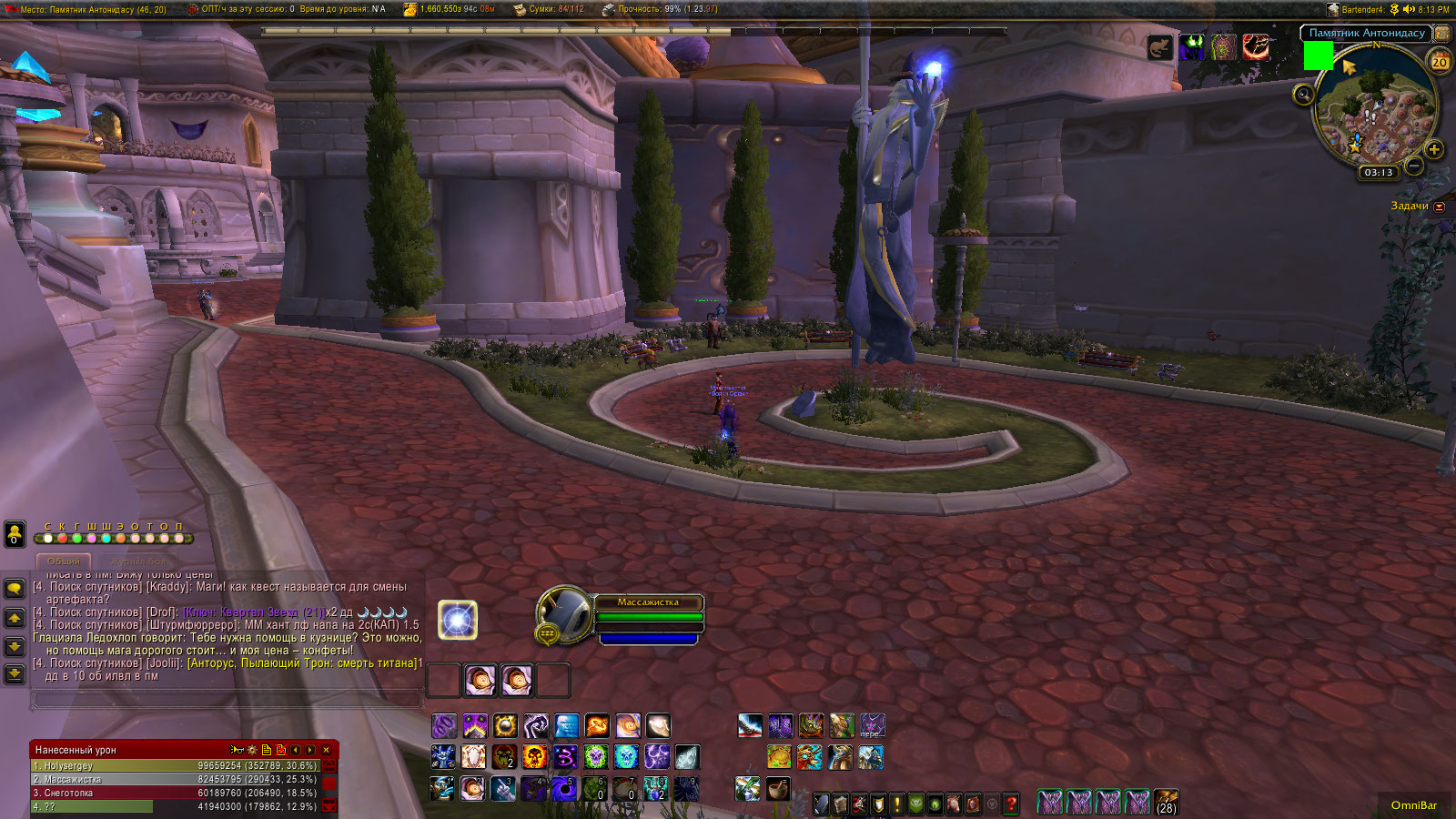
Task: Click the chat message input box
Action: 226,699
